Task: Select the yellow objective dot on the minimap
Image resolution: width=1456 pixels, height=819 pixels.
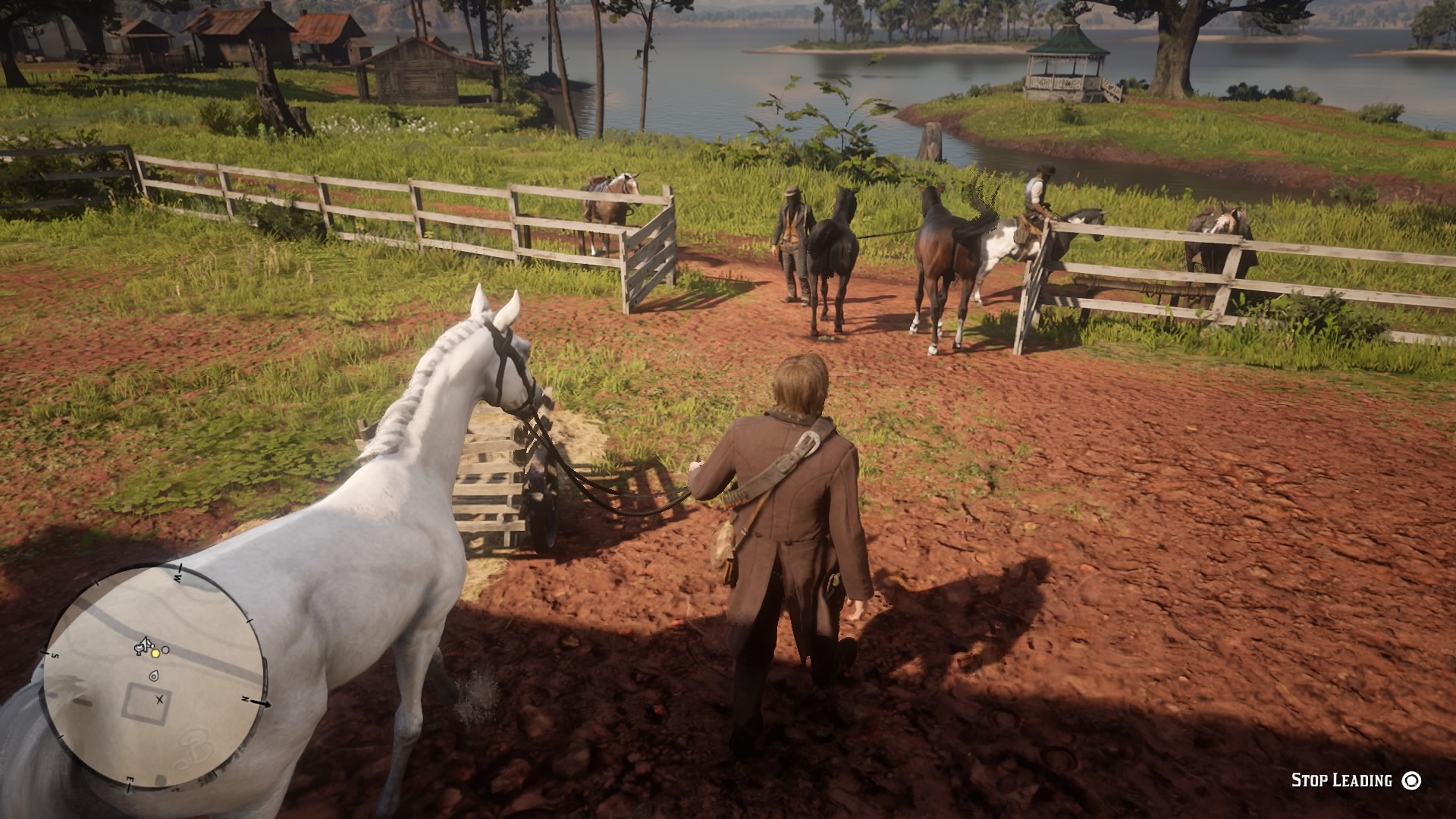Action: (x=155, y=654)
